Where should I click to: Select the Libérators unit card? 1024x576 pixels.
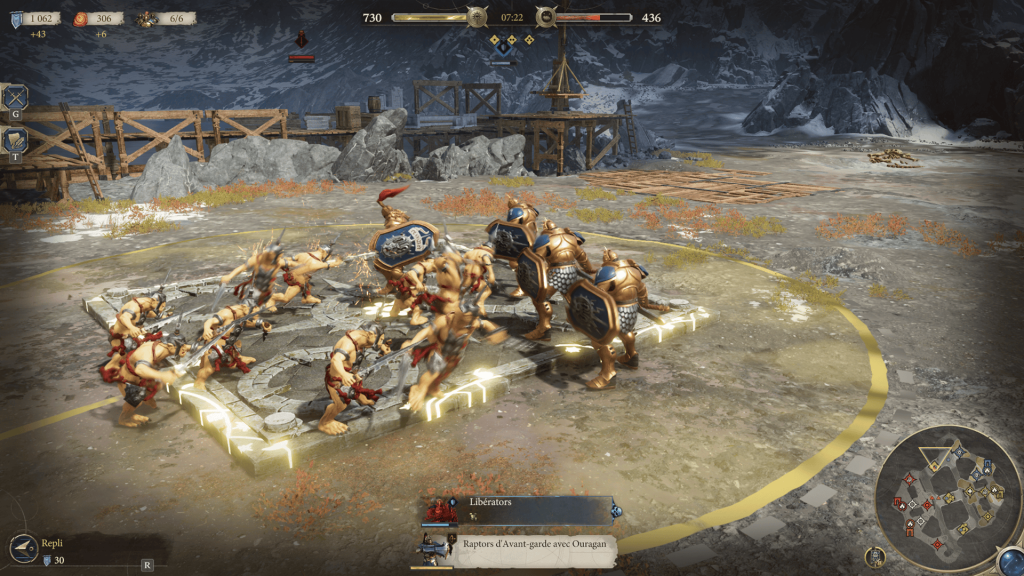[518, 510]
